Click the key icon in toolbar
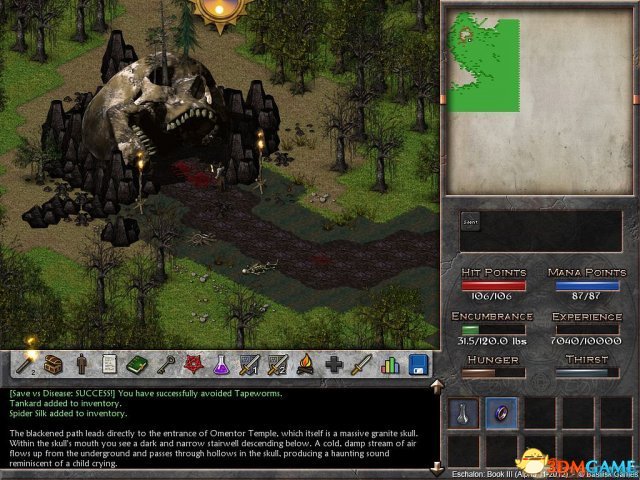This screenshot has width=640, height=480. [x=163, y=365]
